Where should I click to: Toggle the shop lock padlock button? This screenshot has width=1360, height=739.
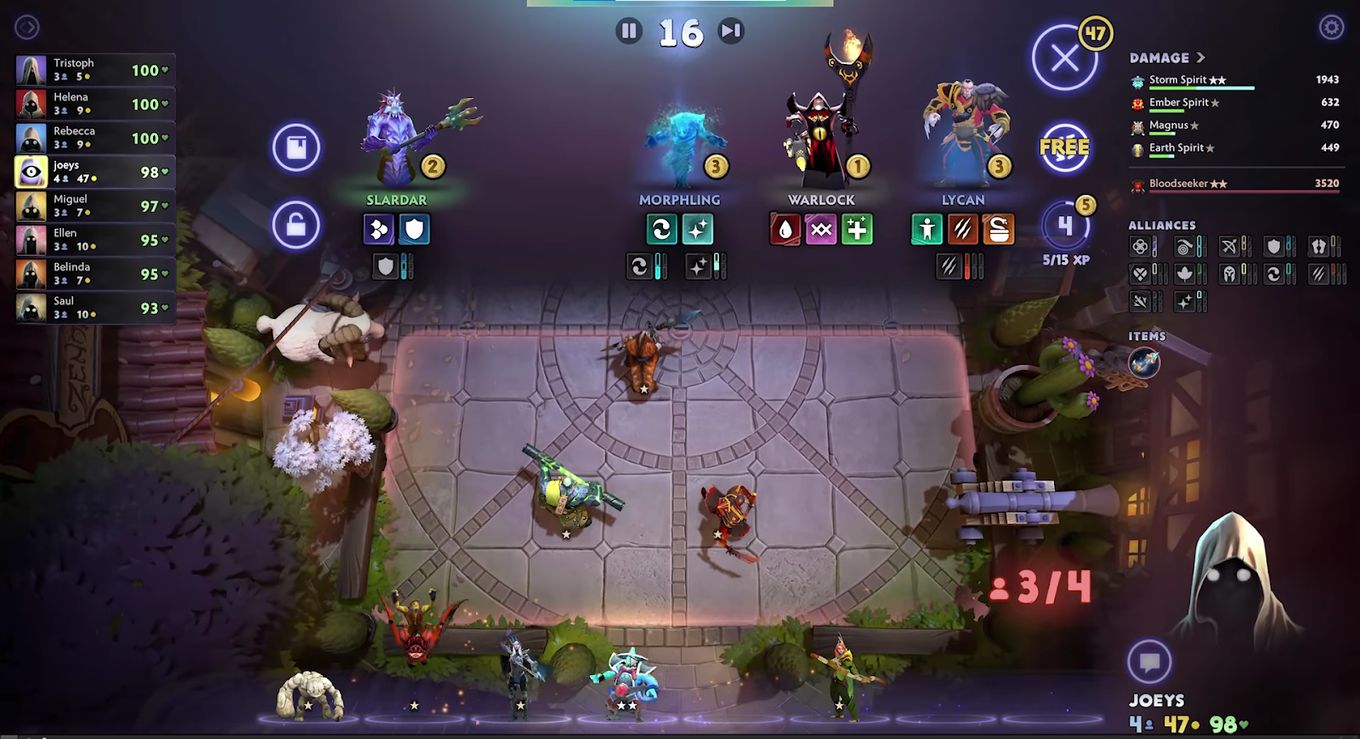296,225
